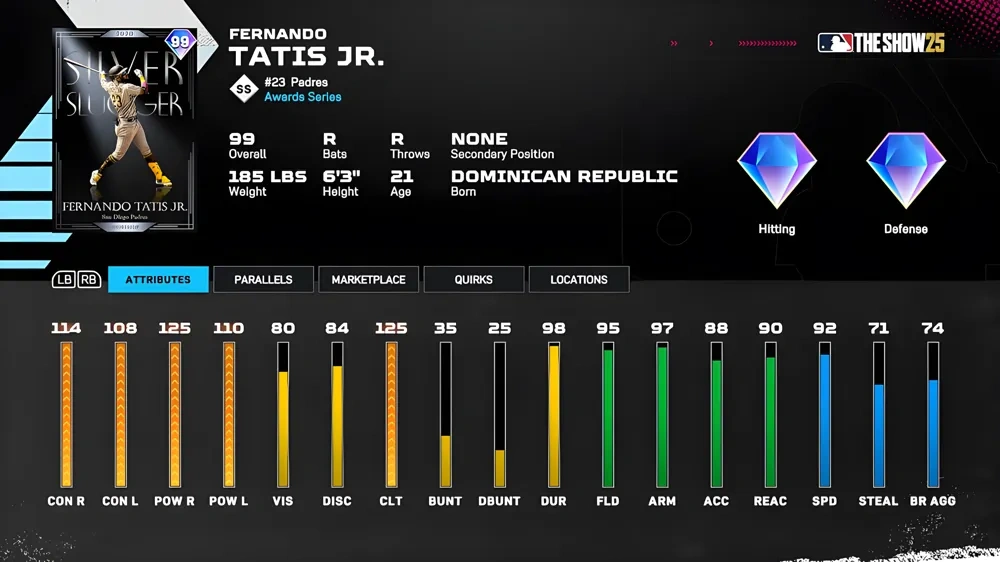Select the Attributes tab
This screenshot has width=1000, height=562.
[158, 280]
